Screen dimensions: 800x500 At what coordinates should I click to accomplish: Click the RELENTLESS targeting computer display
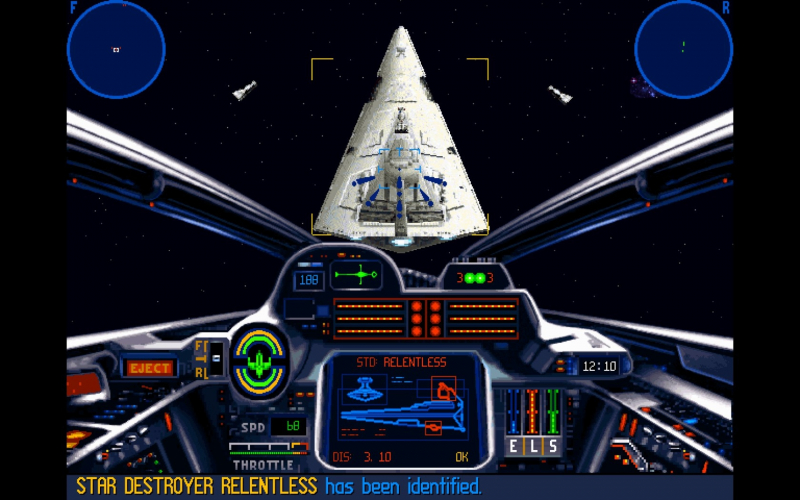[x=402, y=410]
